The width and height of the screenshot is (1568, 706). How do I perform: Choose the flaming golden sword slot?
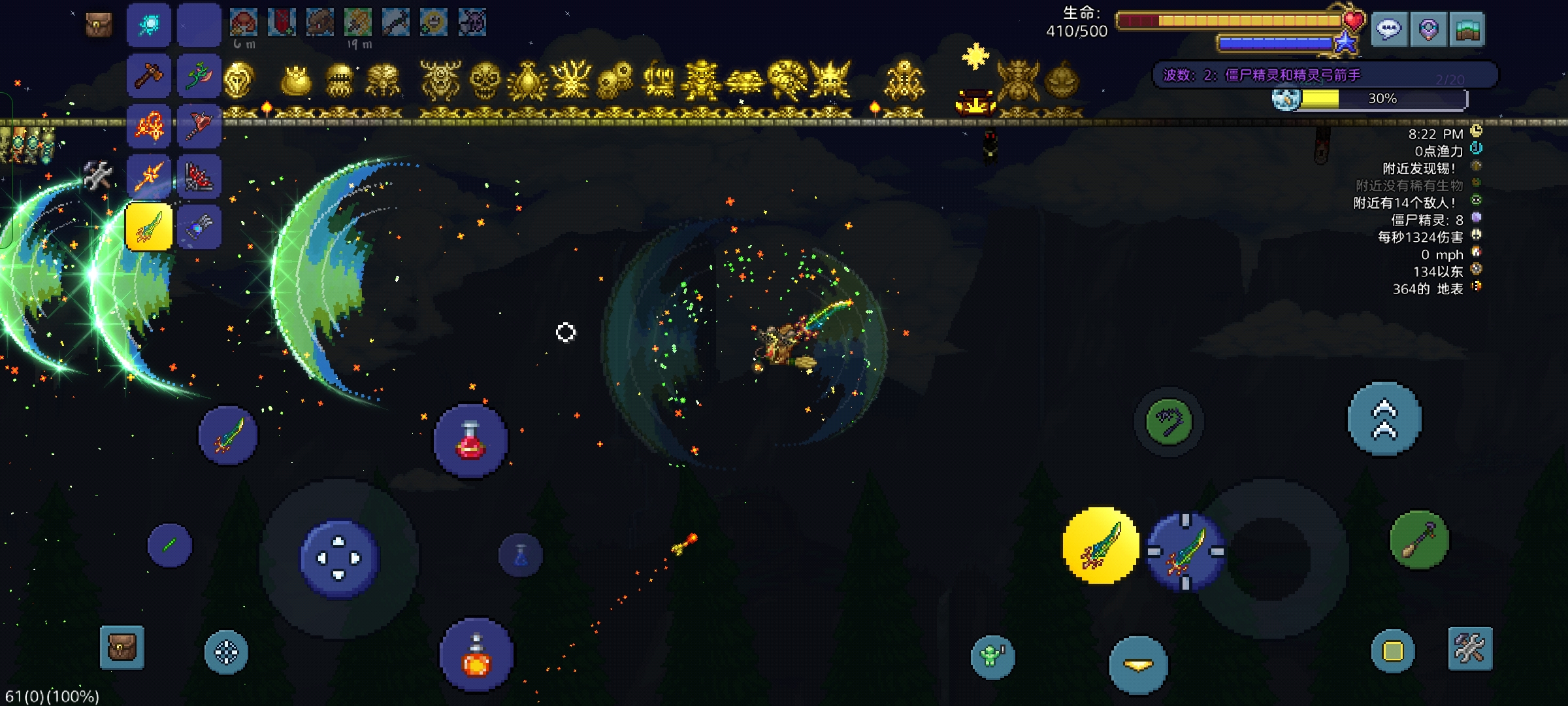tap(149, 176)
